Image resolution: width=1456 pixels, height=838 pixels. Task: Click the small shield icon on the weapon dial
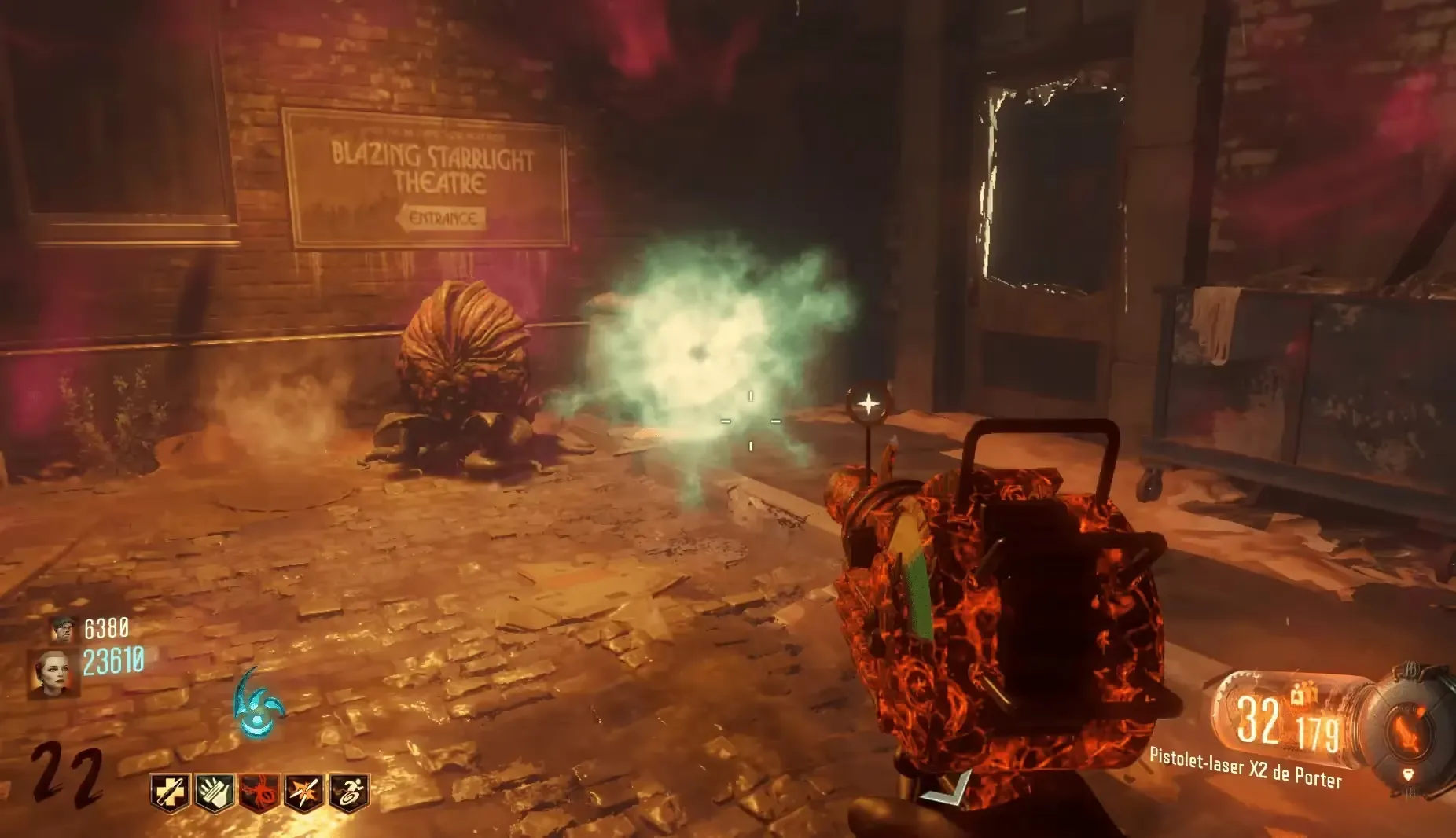[x=1410, y=775]
